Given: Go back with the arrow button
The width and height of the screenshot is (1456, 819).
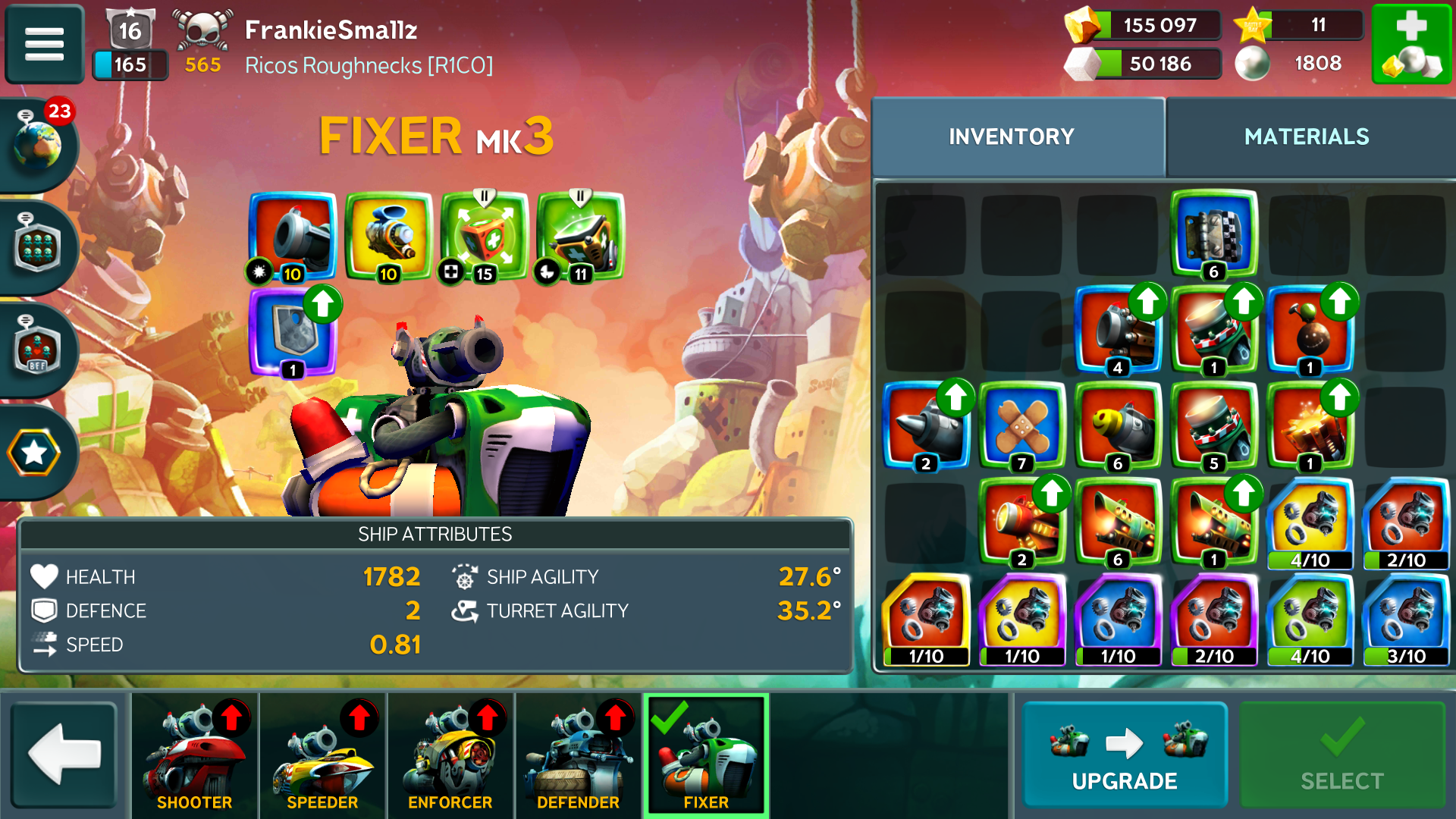Looking at the screenshot, I should point(64,755).
